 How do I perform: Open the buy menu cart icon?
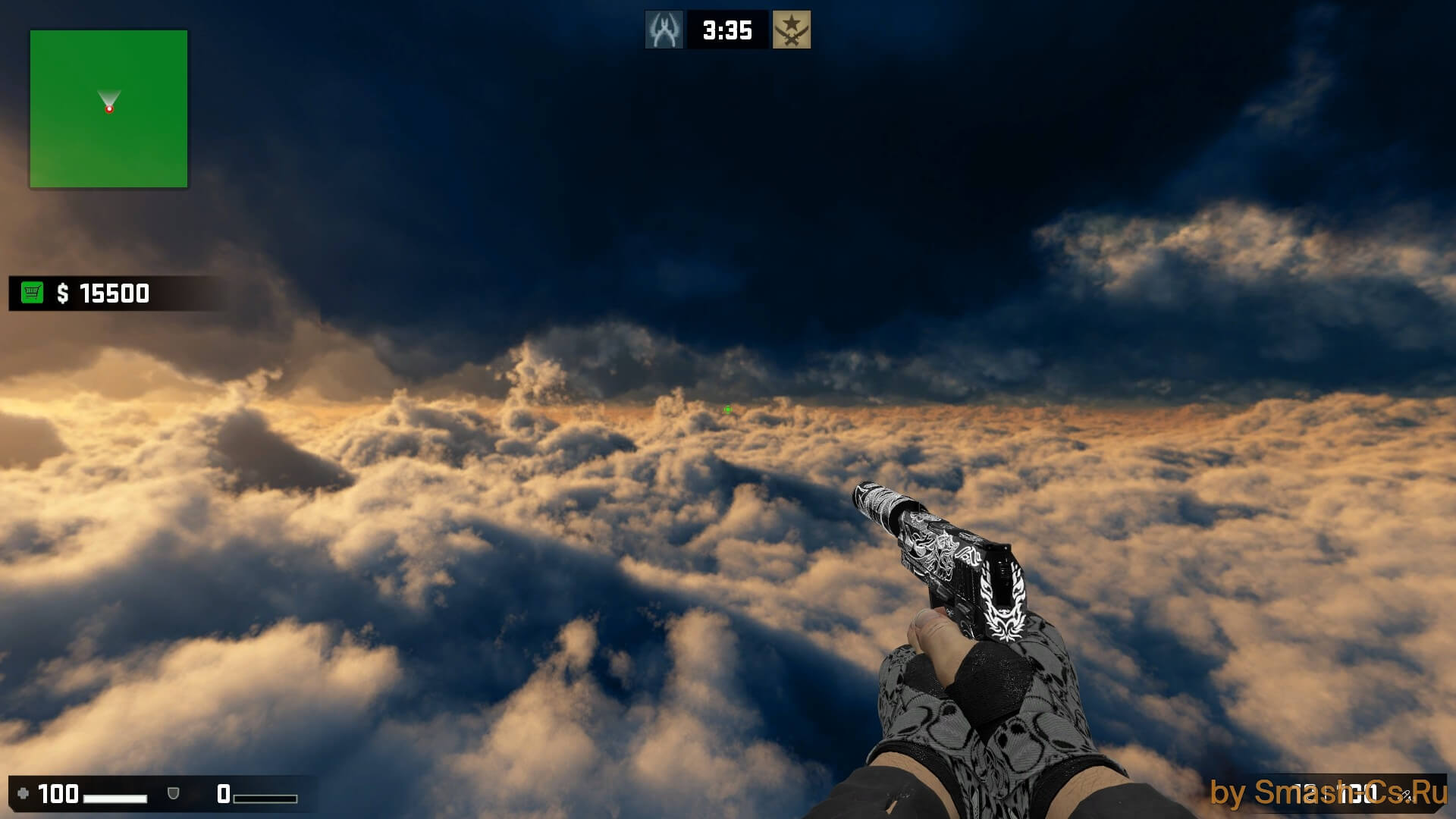pos(32,293)
